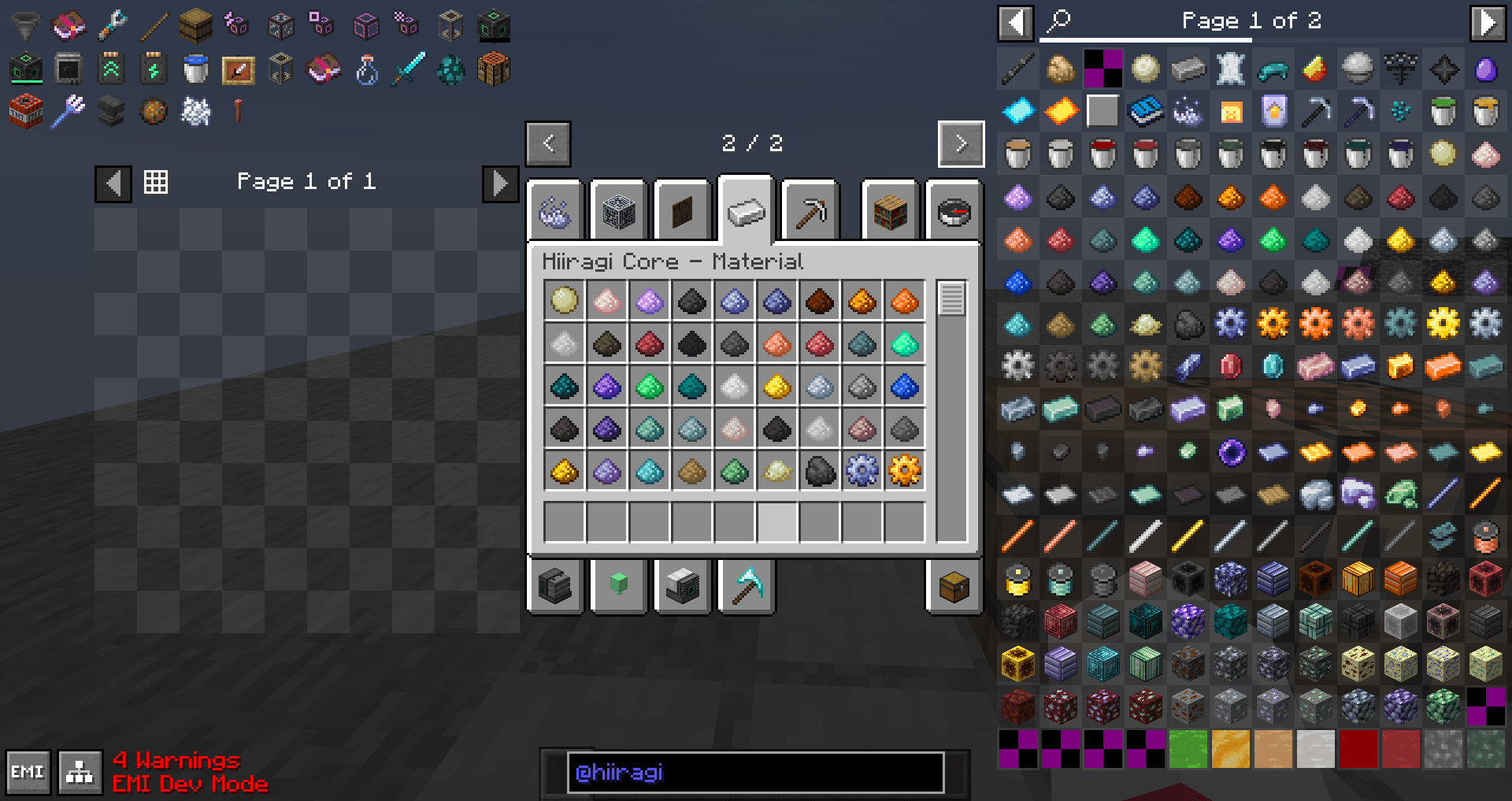Click the anvil icon in the favorites panel

pyautogui.click(x=110, y=112)
